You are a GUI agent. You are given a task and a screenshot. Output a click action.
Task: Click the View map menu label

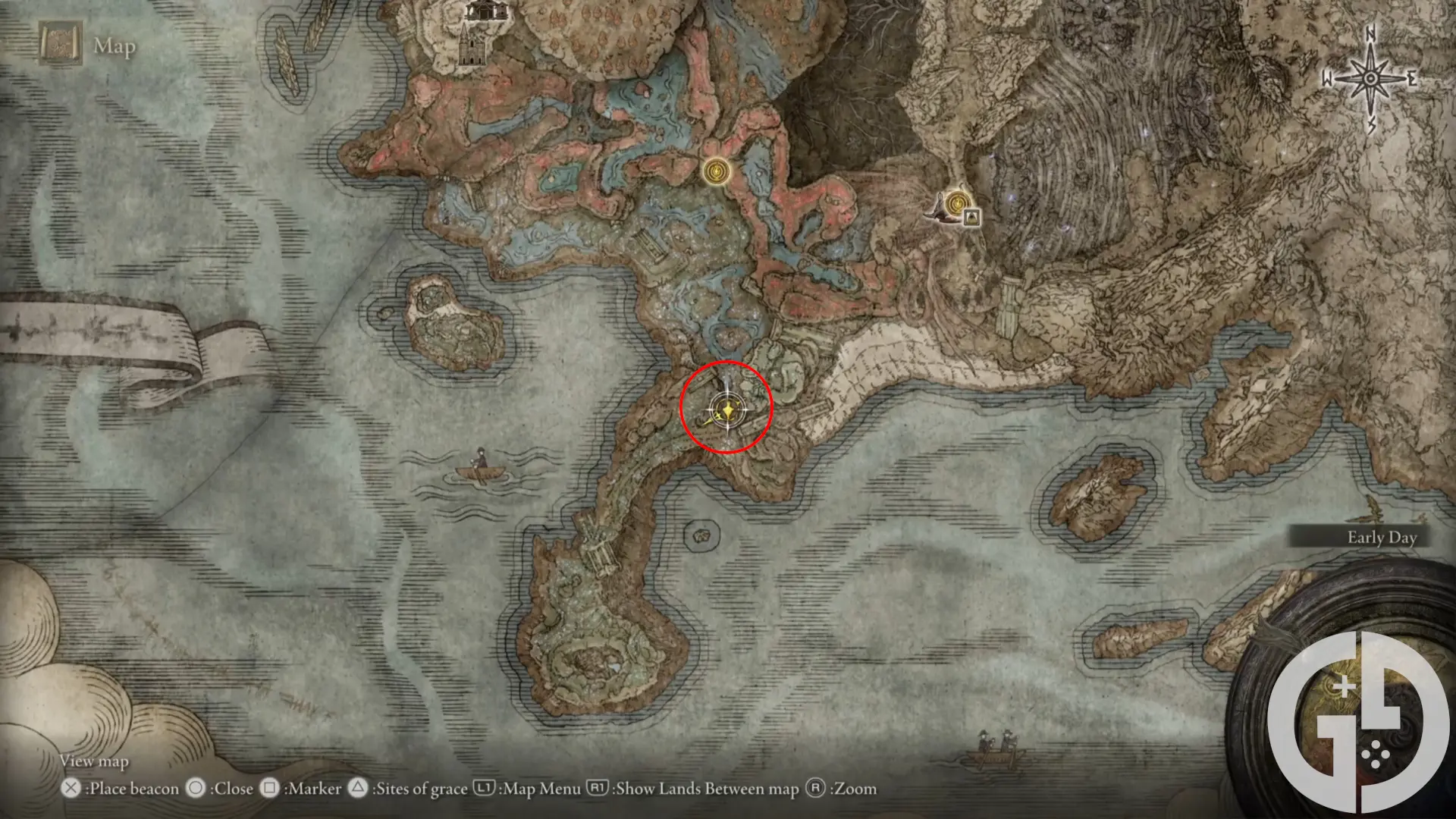click(94, 761)
